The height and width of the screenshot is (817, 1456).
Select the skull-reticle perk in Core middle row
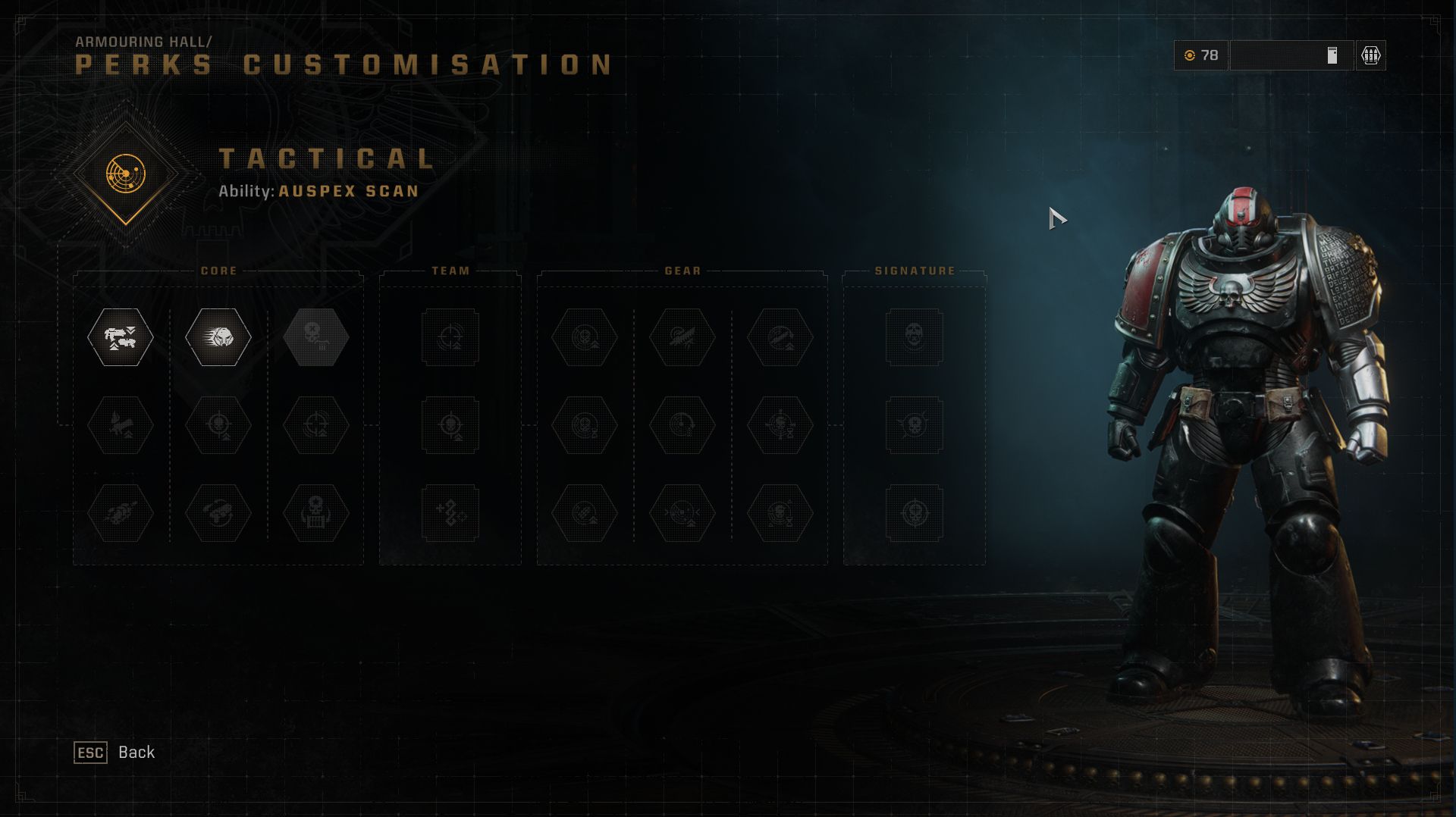pos(218,426)
